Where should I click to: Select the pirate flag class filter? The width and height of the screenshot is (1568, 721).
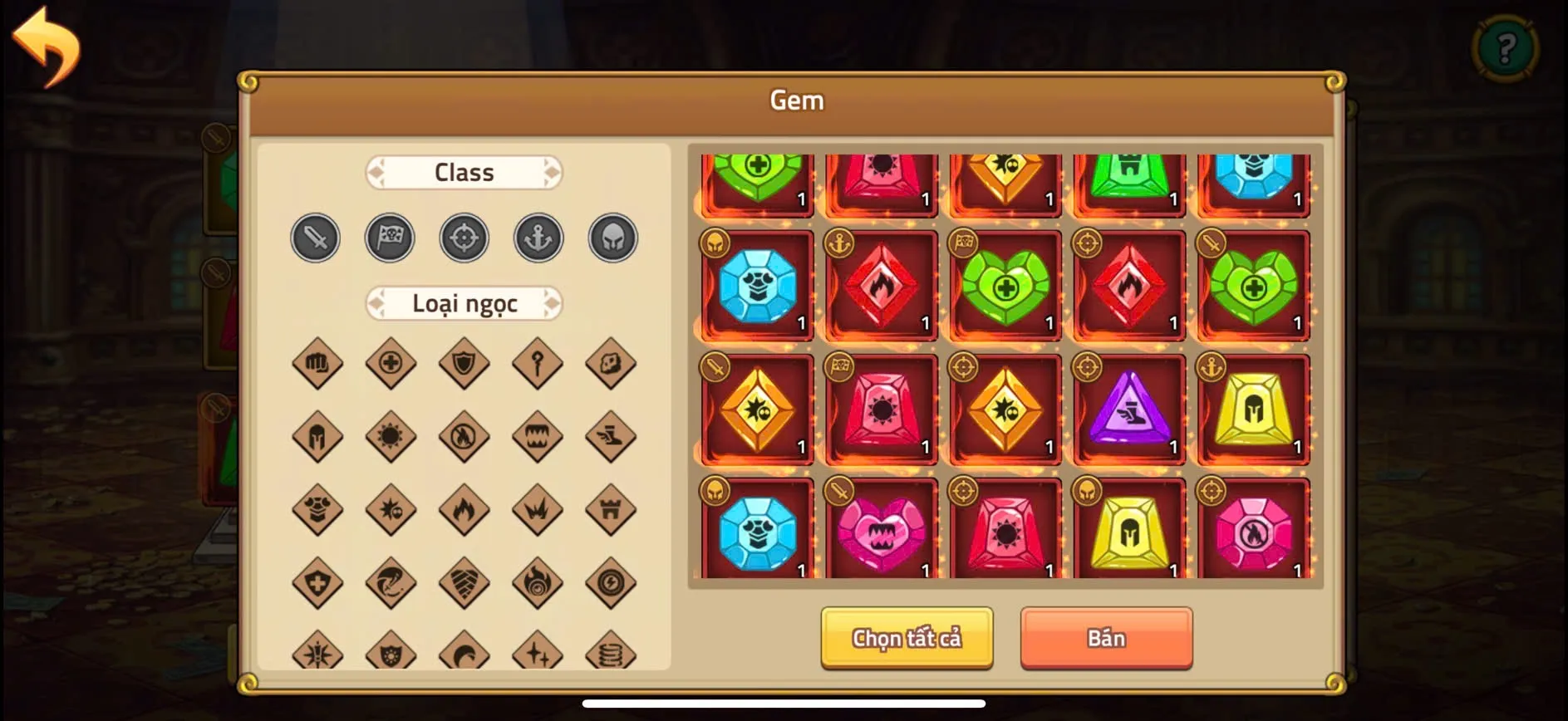click(390, 238)
